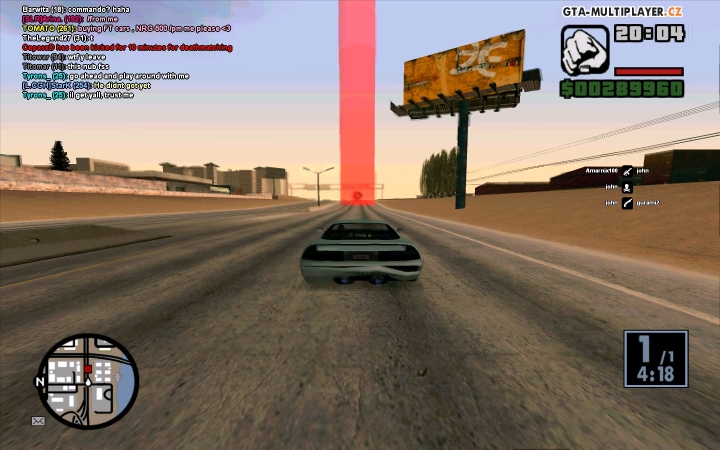Click the race position panel

coord(655,358)
